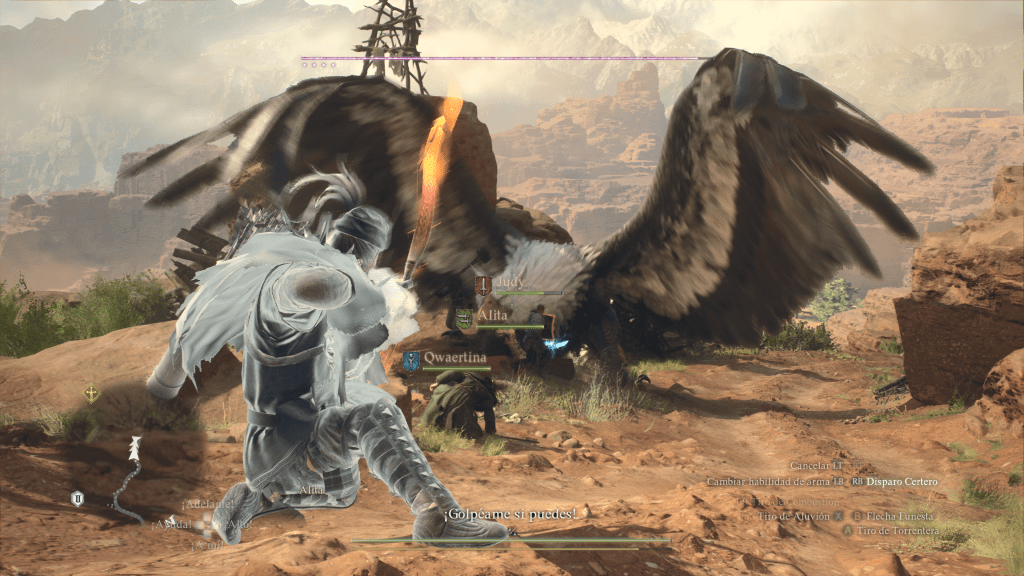The width and height of the screenshot is (1024, 576).
Task: Select Judy's fighter vocation shield icon
Action: (483, 286)
